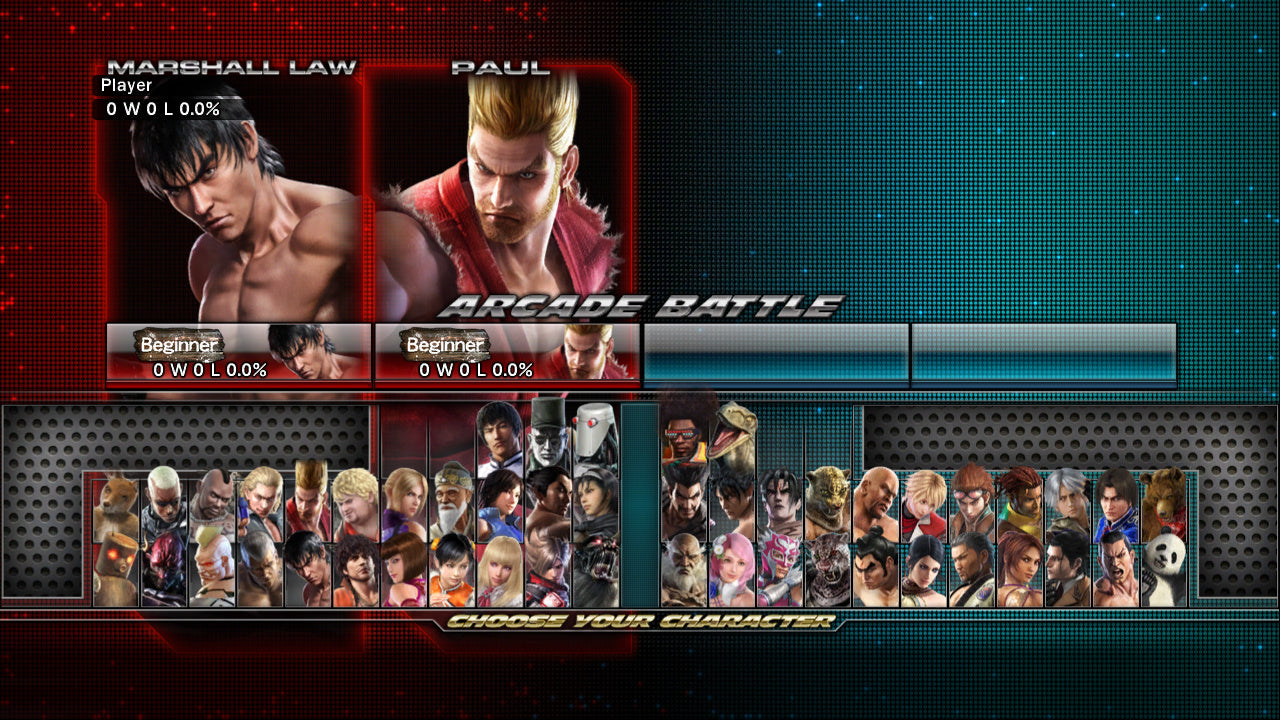1280x720 pixels.
Task: Select Kuma the bear from the roster
Action: (1165, 498)
